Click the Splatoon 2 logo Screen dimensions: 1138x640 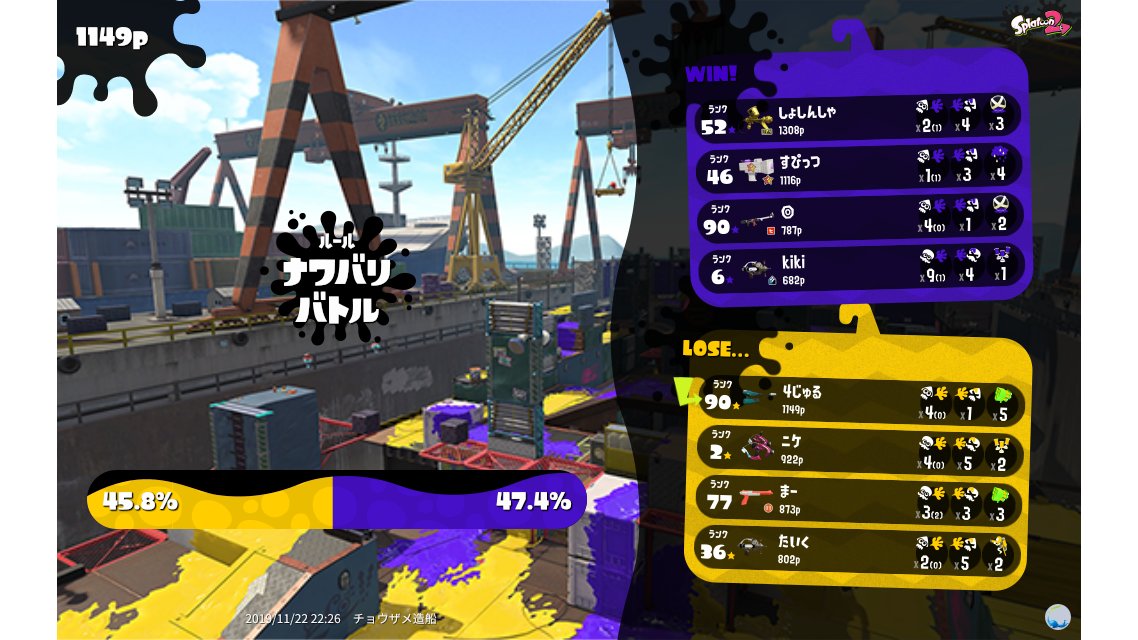(x=1040, y=22)
